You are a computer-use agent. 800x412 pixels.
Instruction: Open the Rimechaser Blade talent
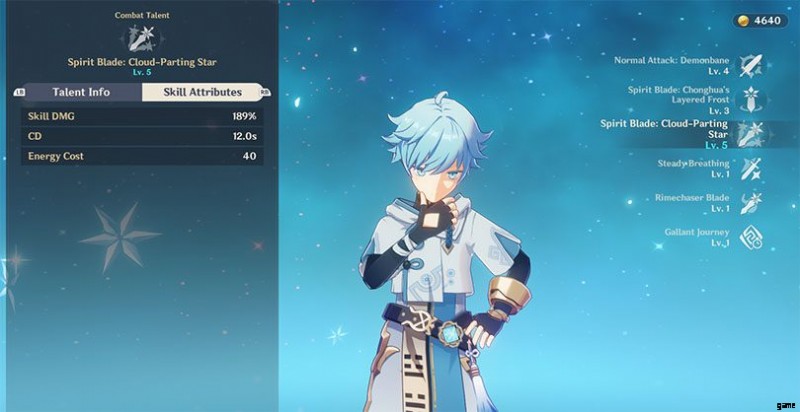pos(750,203)
